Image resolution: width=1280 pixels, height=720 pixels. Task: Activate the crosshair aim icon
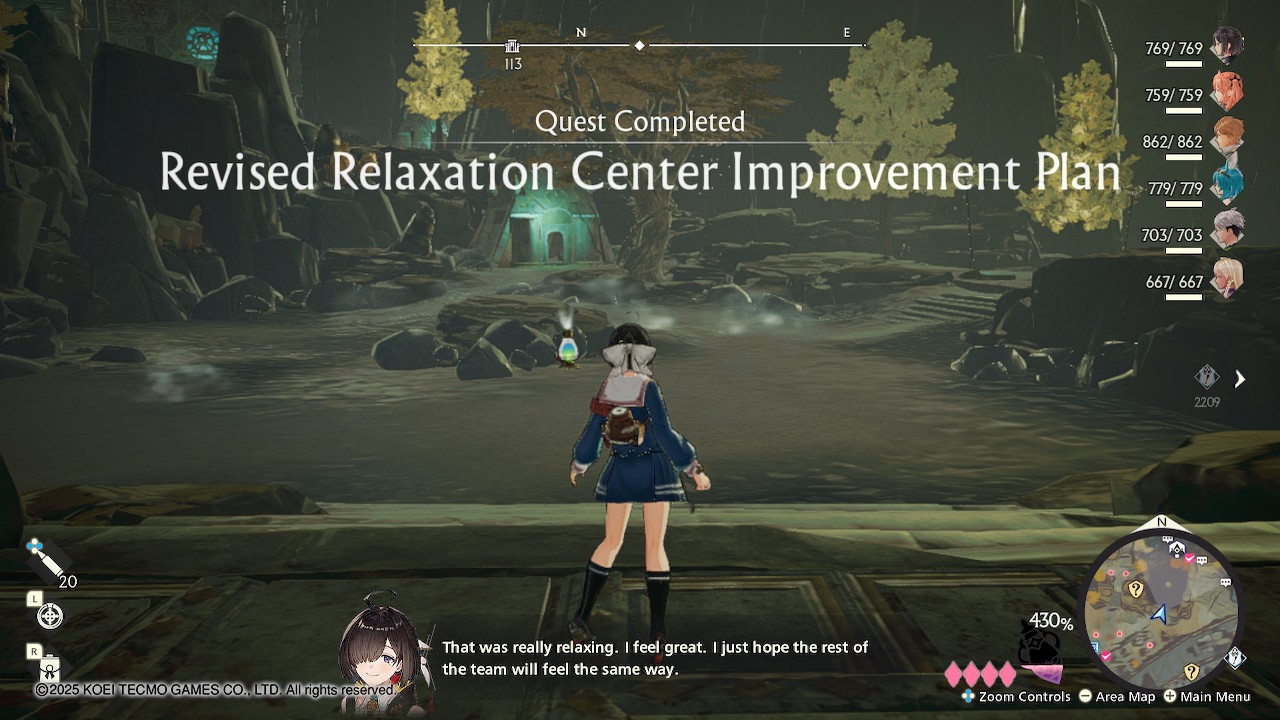click(x=49, y=616)
